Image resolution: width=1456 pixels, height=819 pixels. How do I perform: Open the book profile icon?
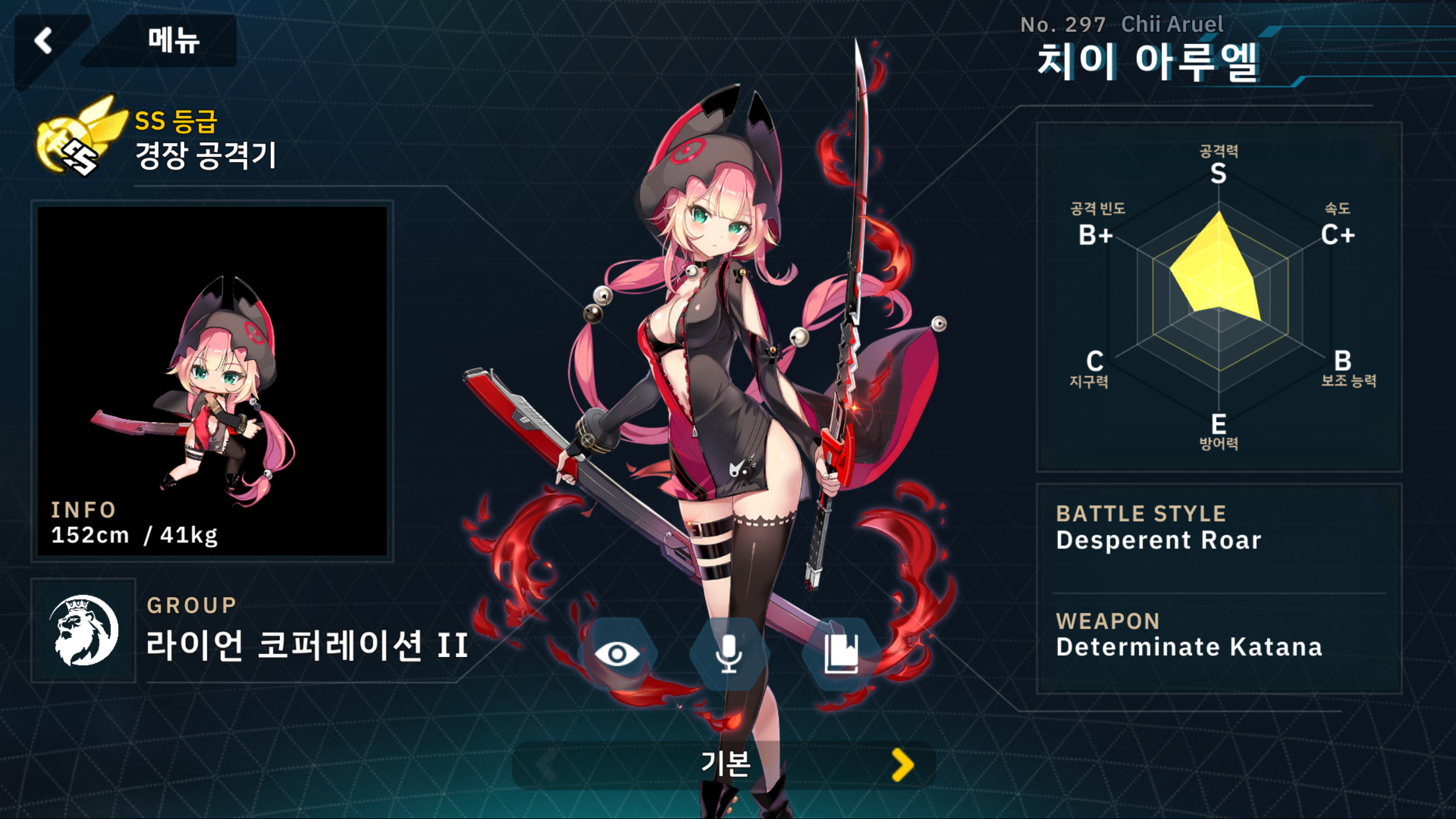[841, 653]
